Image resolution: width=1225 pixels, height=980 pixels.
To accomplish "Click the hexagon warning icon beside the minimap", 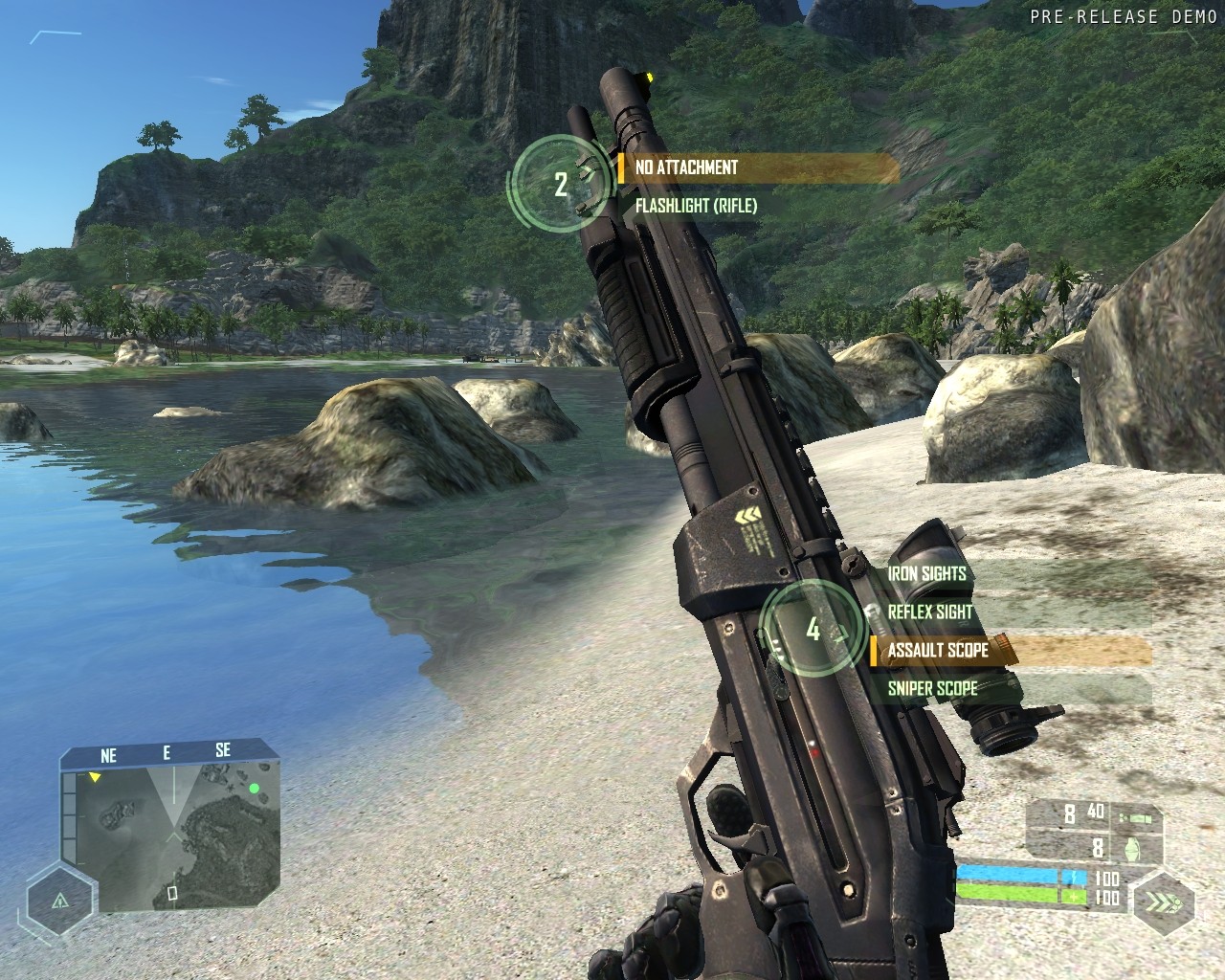I will click(x=60, y=901).
